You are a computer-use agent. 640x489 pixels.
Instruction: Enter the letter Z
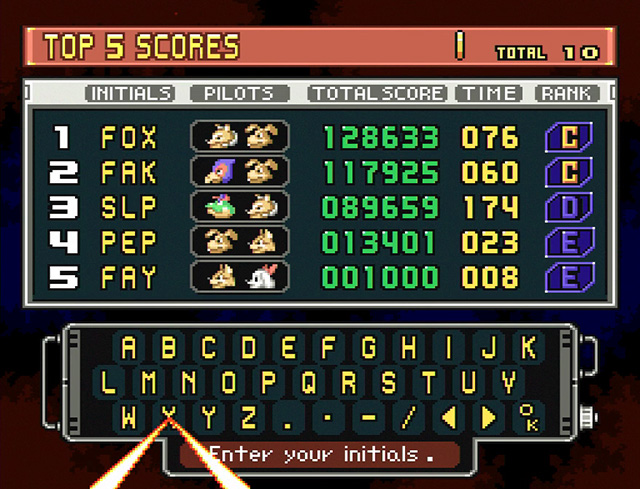coord(249,416)
